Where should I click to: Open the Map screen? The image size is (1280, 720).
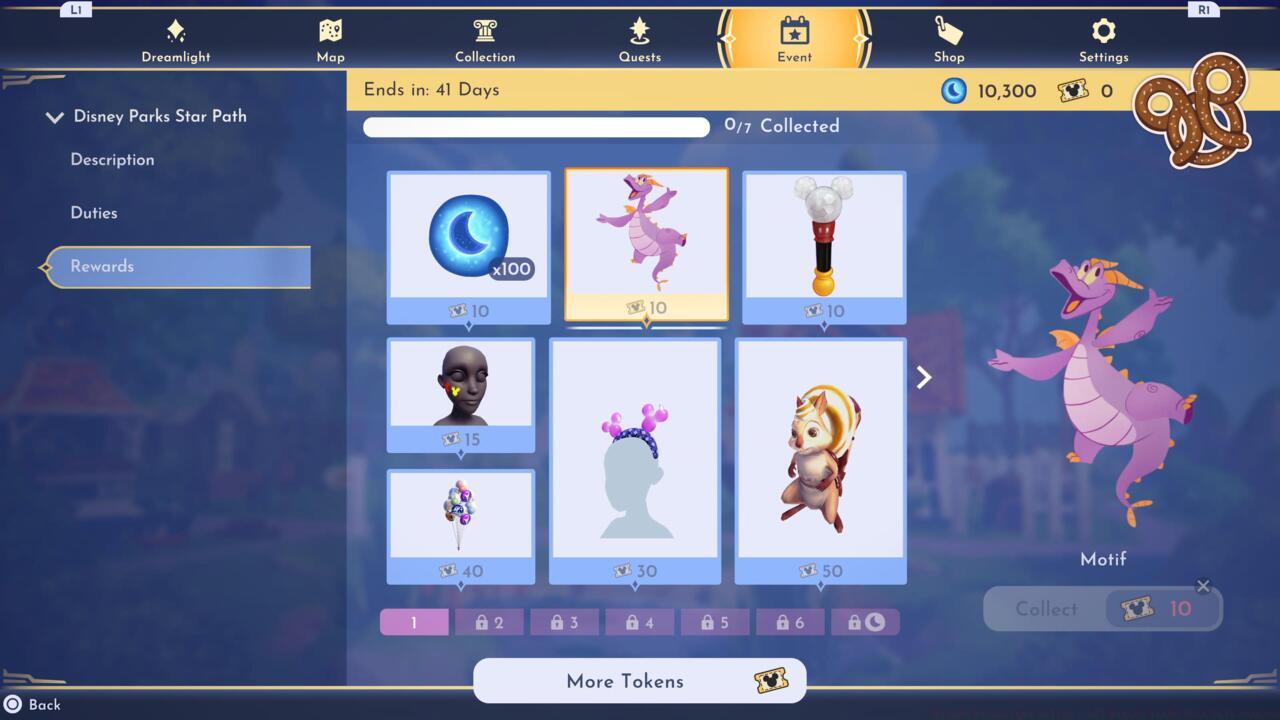pyautogui.click(x=330, y=38)
